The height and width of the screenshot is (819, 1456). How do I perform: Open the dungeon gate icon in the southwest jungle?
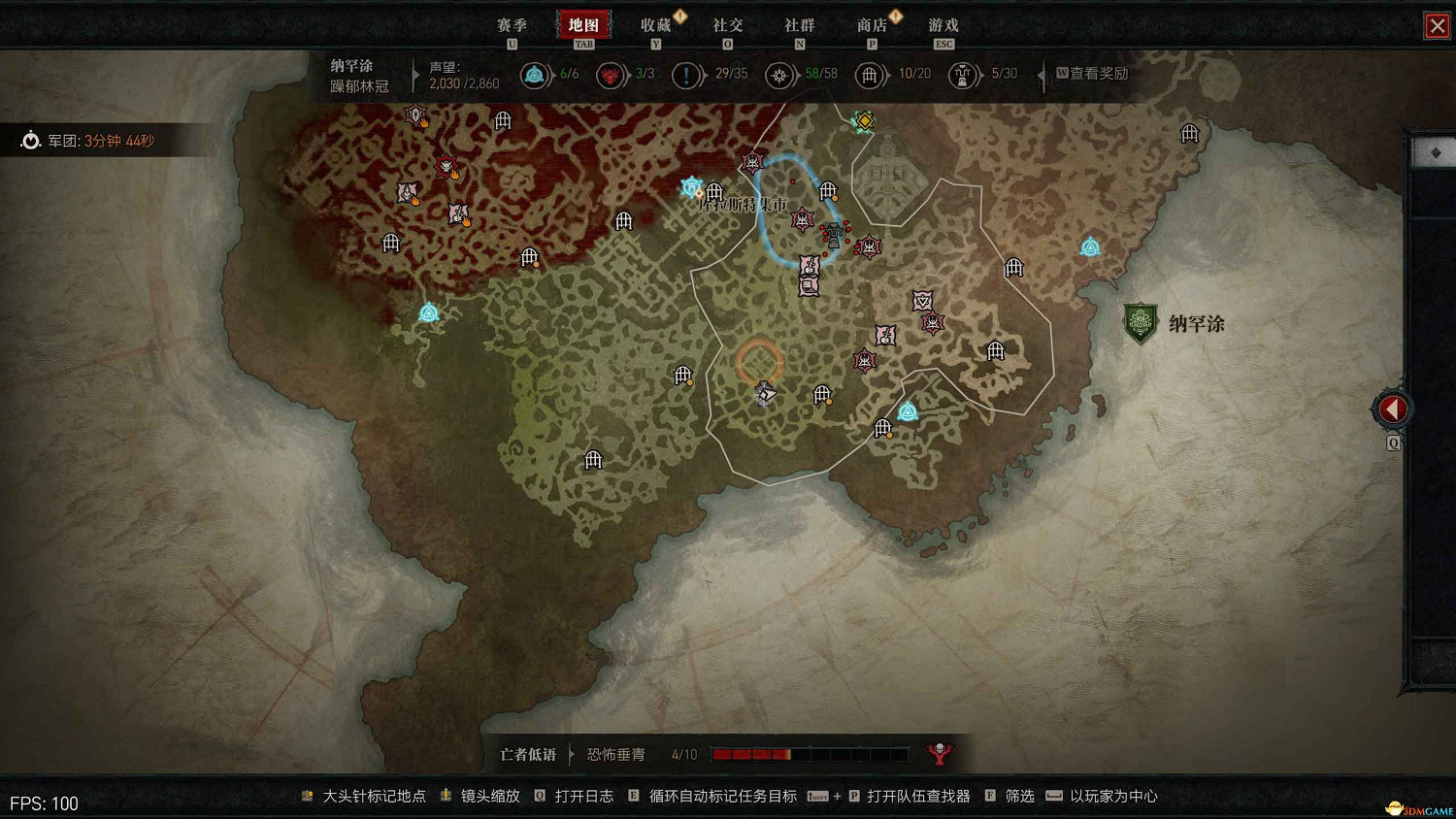pos(592,459)
